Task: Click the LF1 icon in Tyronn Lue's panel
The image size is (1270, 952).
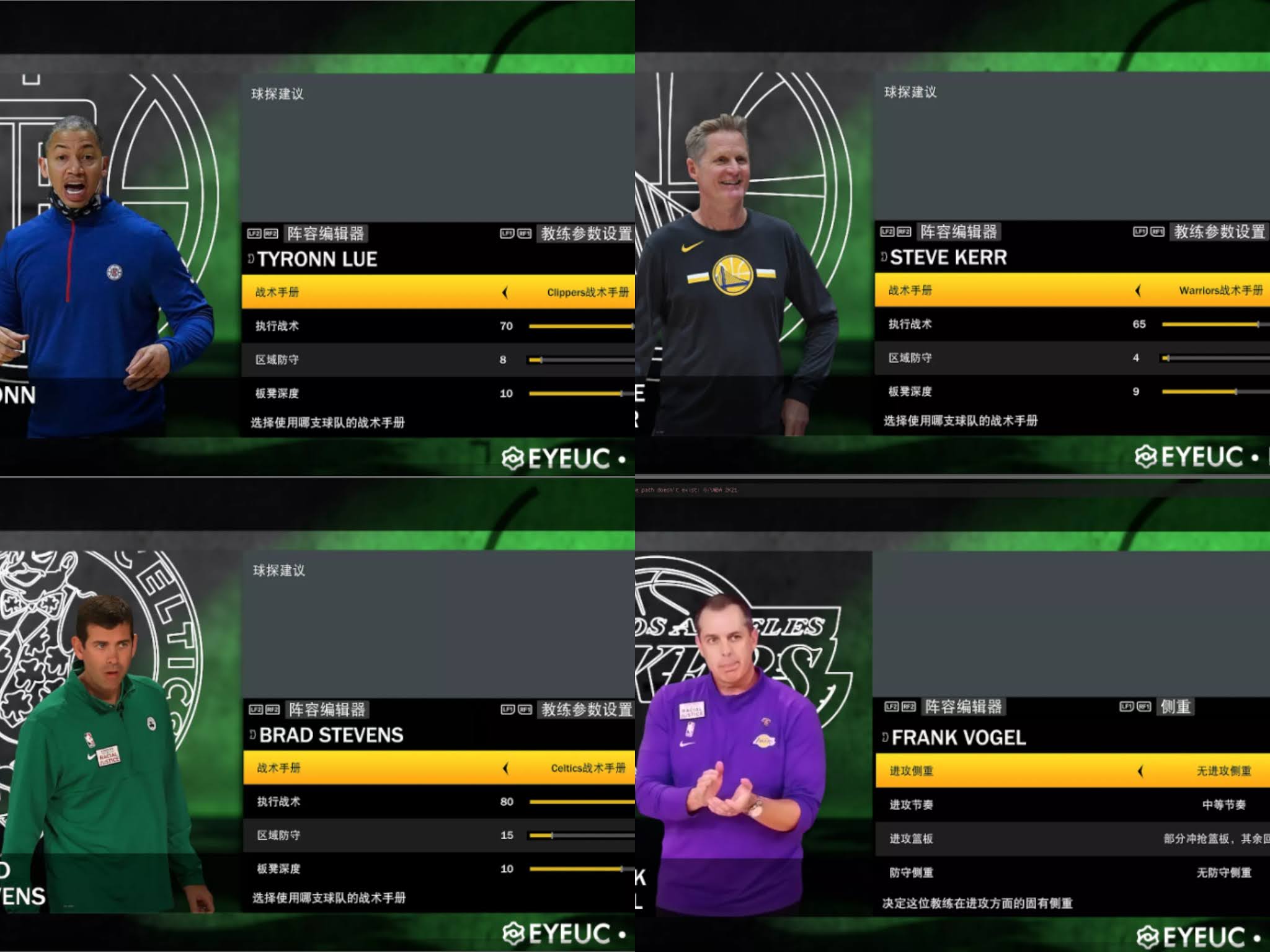Action: pos(507,234)
